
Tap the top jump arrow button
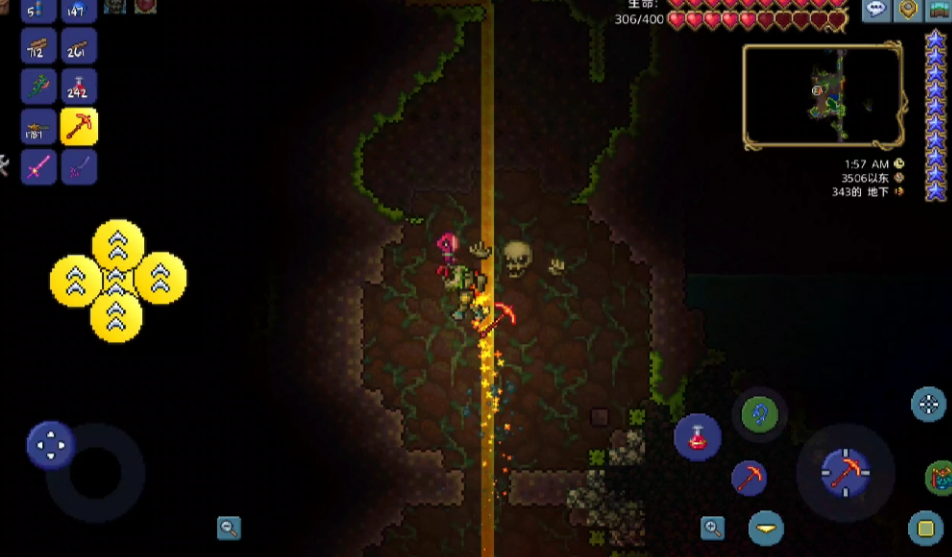[118, 244]
